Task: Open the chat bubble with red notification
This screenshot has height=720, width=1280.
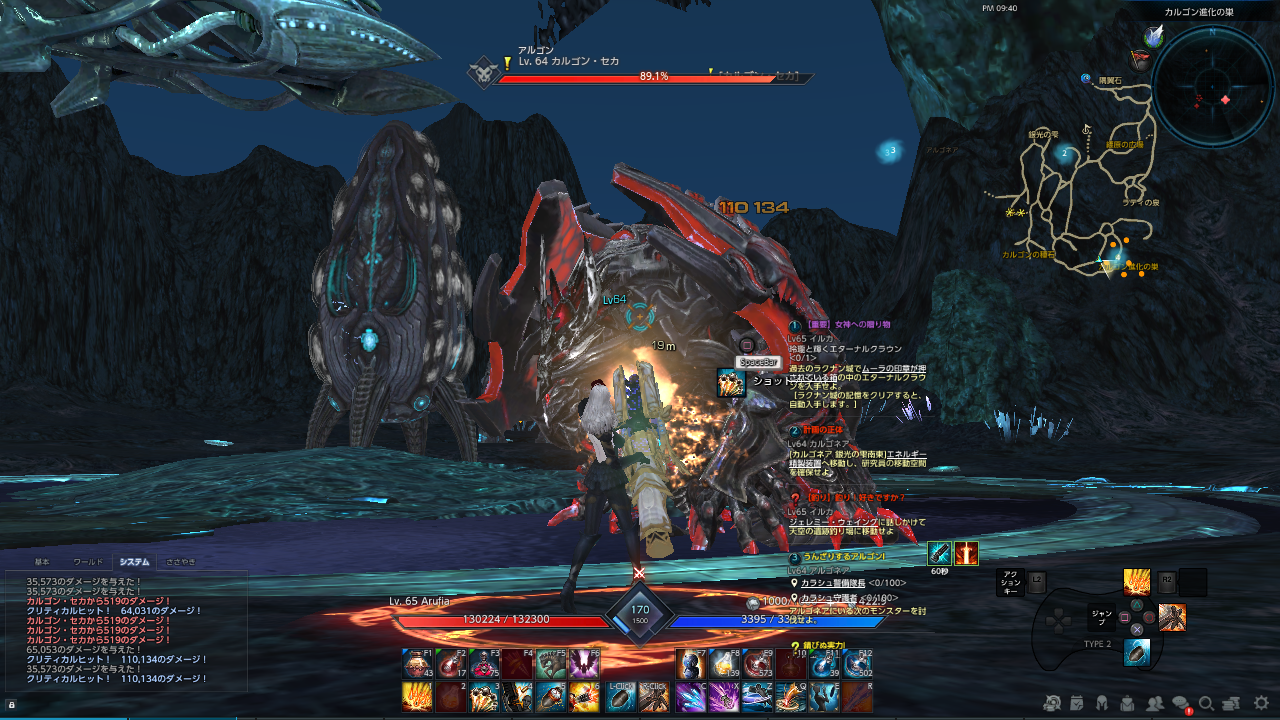Action: pos(1180,703)
